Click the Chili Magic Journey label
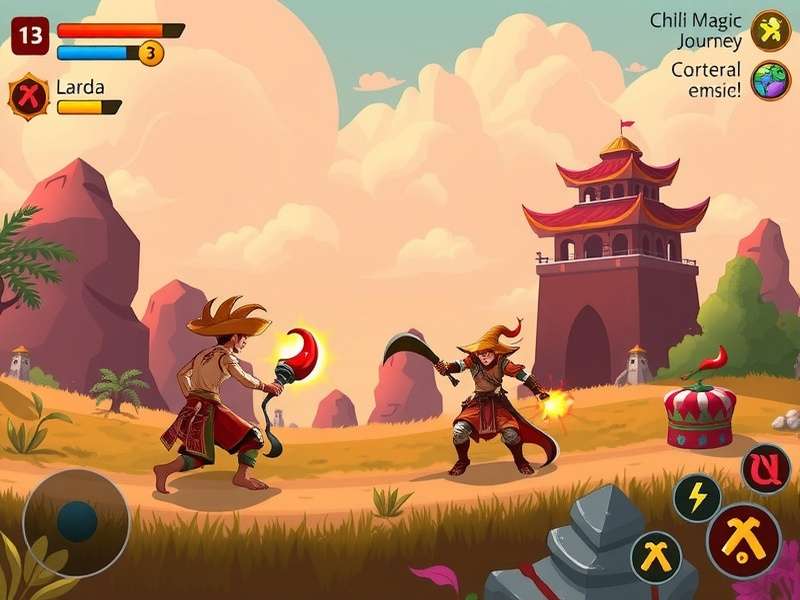800x600 pixels. (696, 31)
